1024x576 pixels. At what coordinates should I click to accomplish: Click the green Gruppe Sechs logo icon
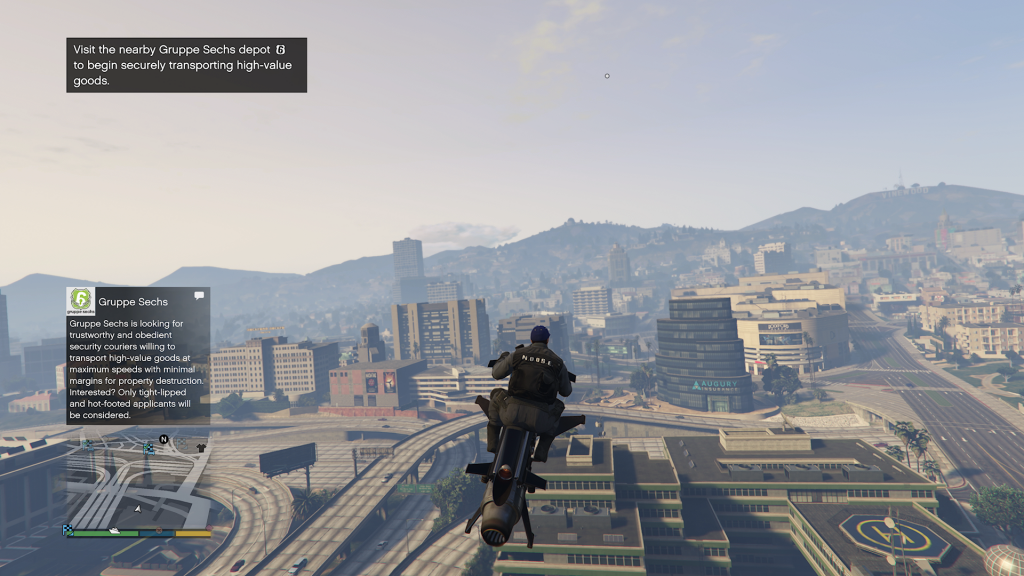80,300
